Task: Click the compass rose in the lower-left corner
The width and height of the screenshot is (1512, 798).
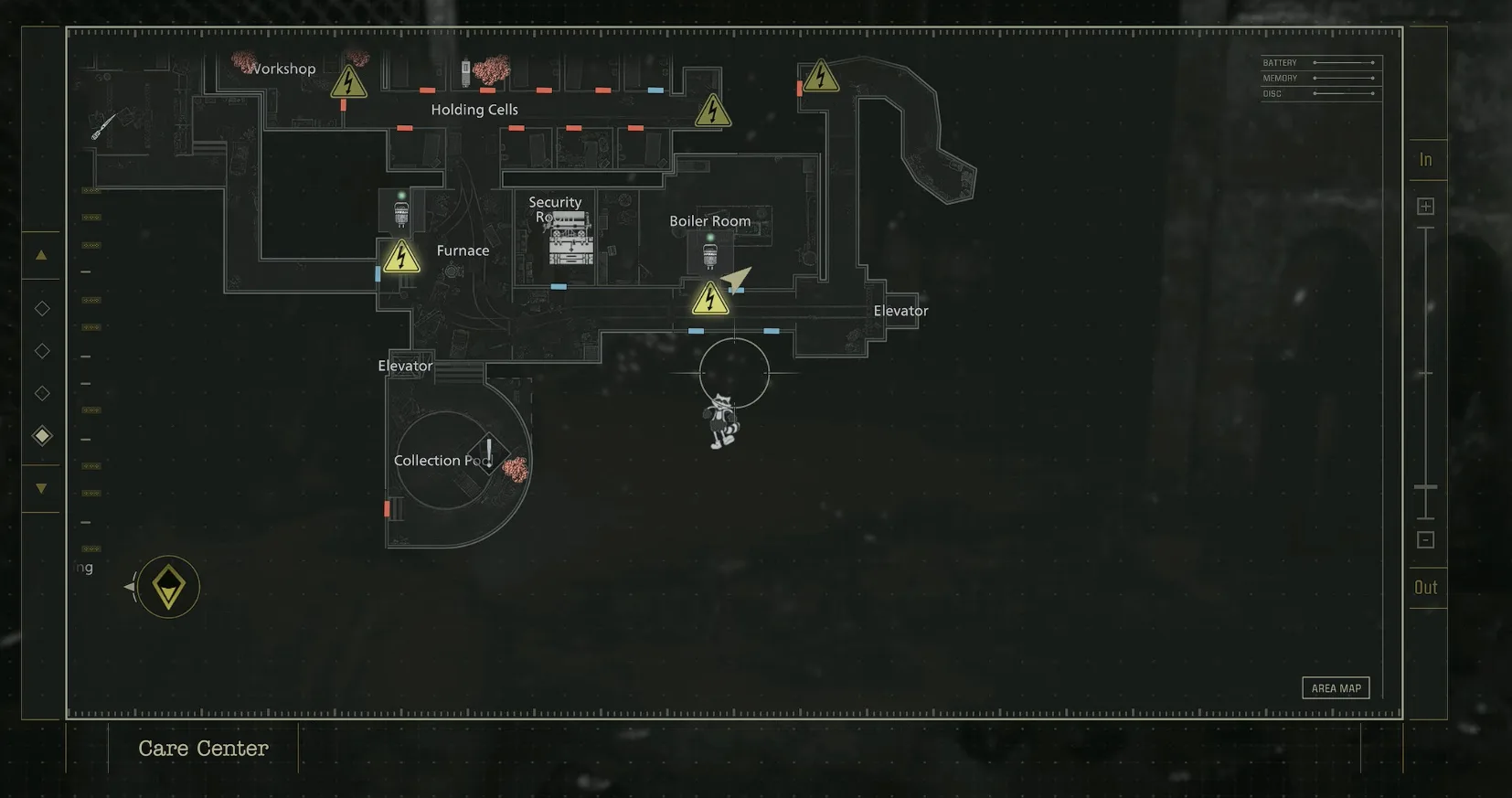Action: tap(167, 586)
